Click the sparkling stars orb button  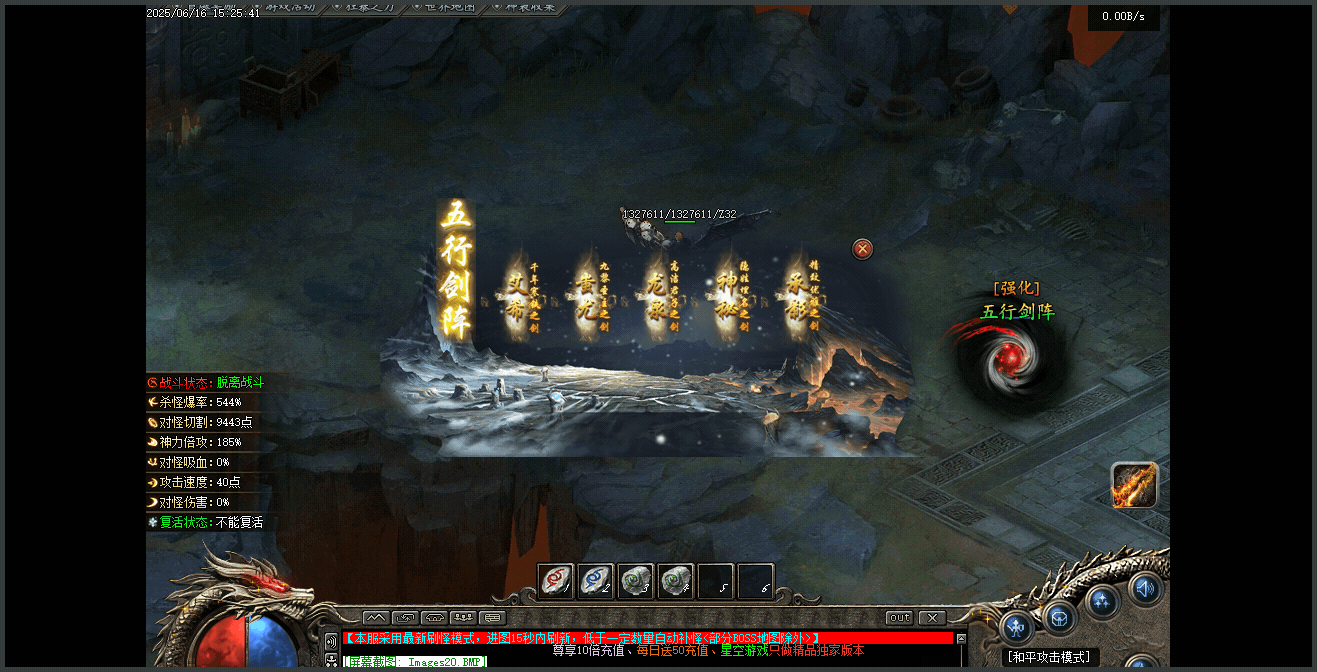[x=1102, y=601]
